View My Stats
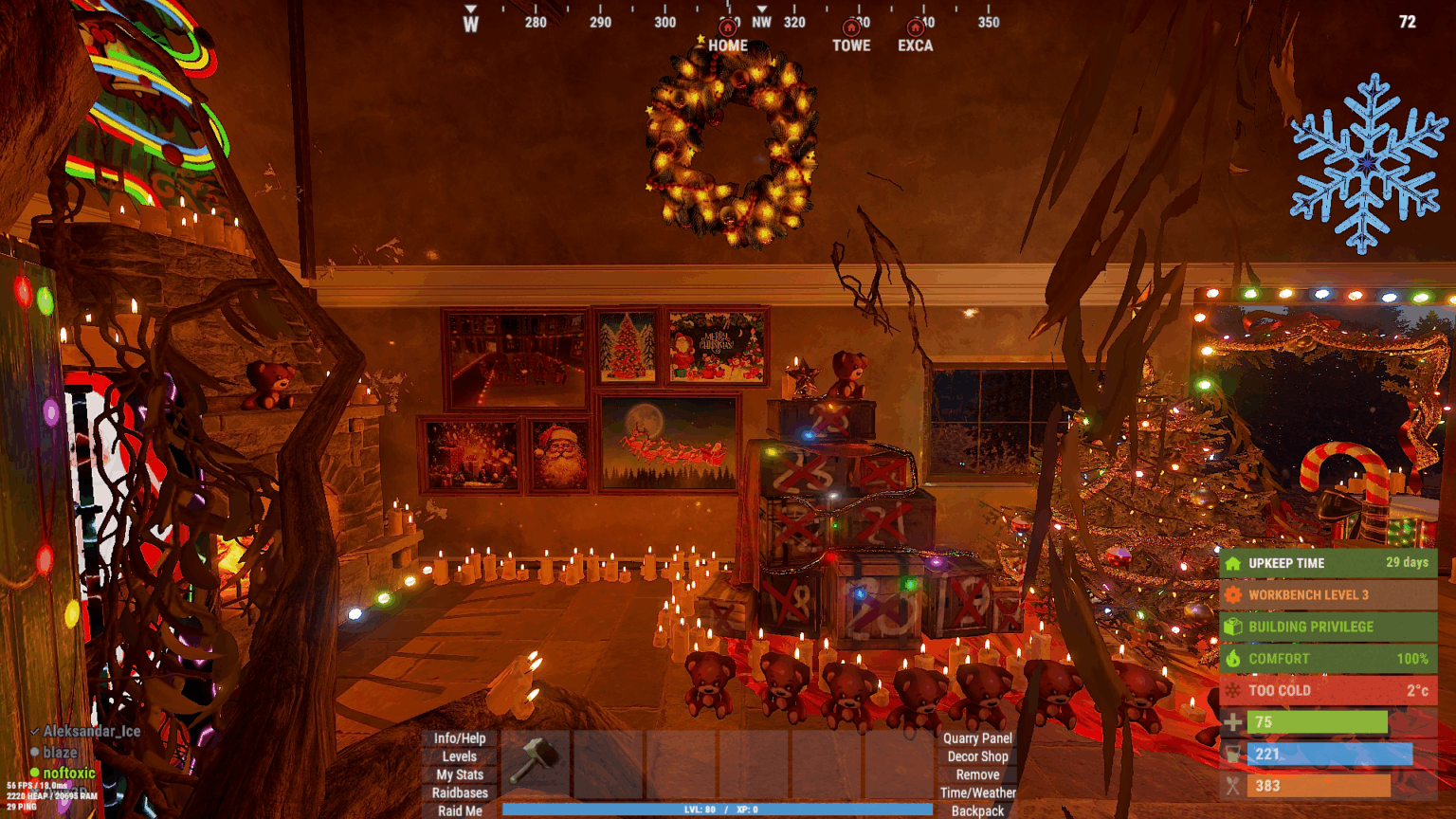The width and height of the screenshot is (1456, 819). pyautogui.click(x=460, y=774)
